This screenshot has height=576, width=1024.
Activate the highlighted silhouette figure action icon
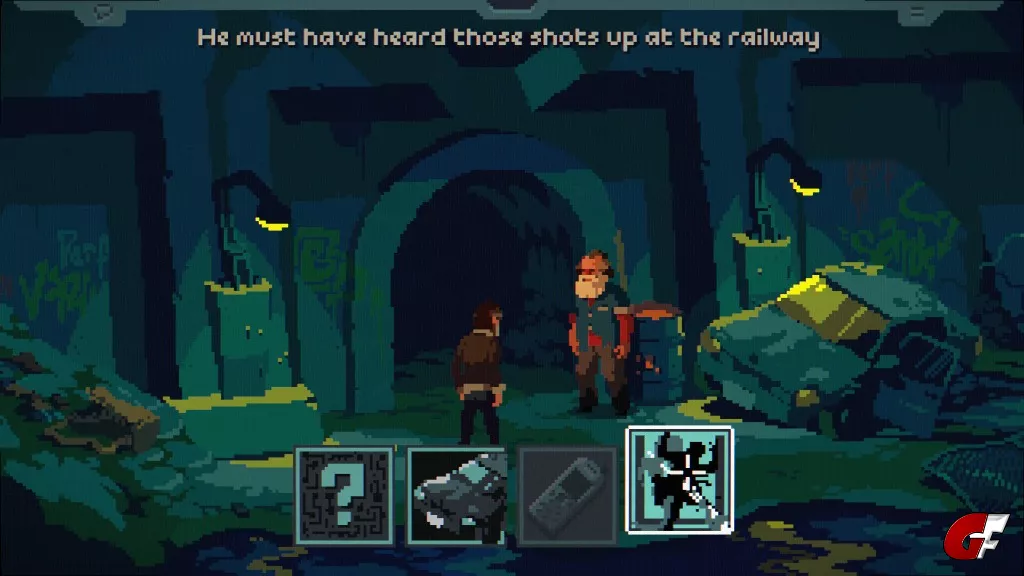pyautogui.click(x=679, y=481)
